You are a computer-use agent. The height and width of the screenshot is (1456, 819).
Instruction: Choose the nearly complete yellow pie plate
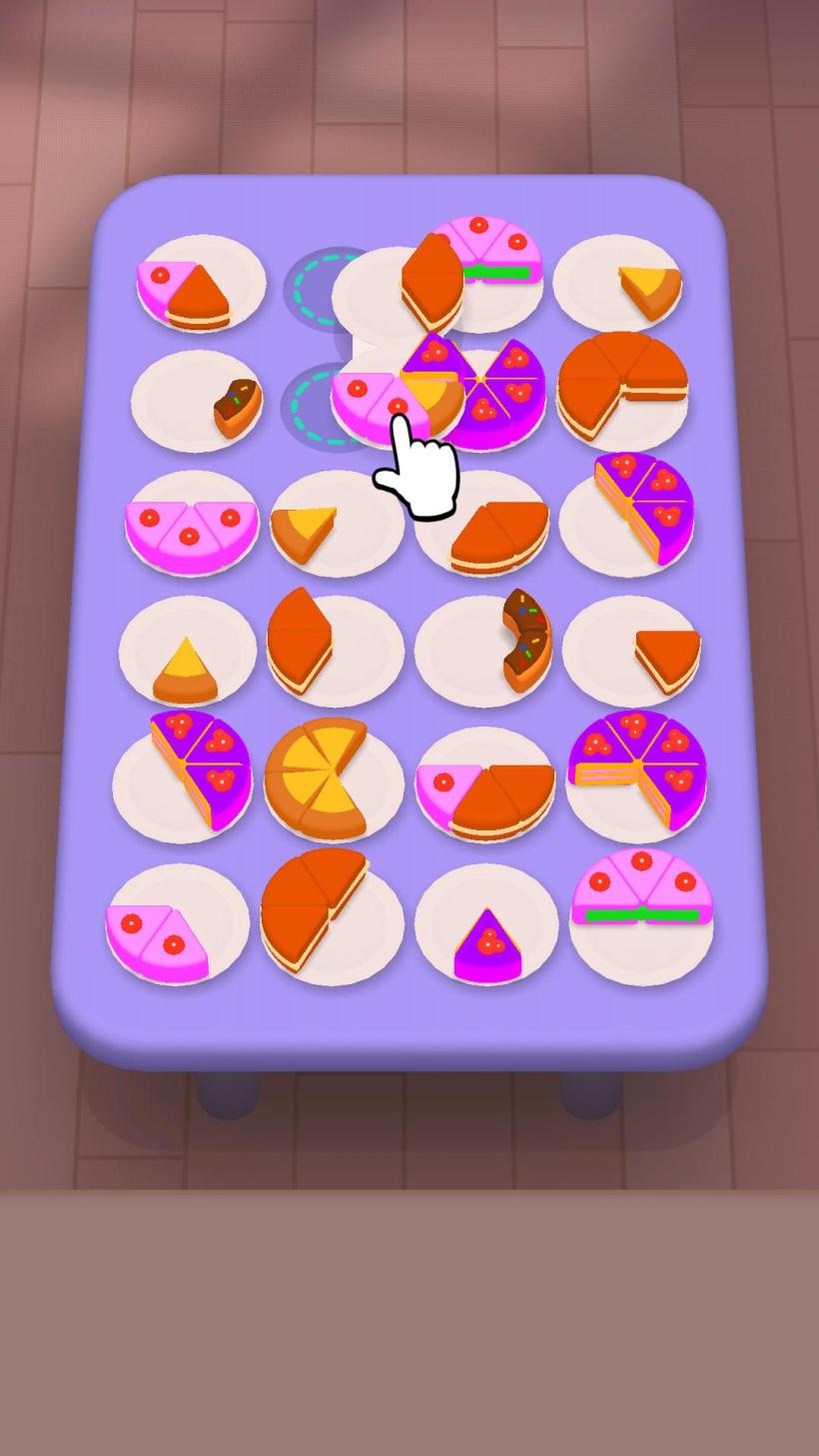point(332,778)
